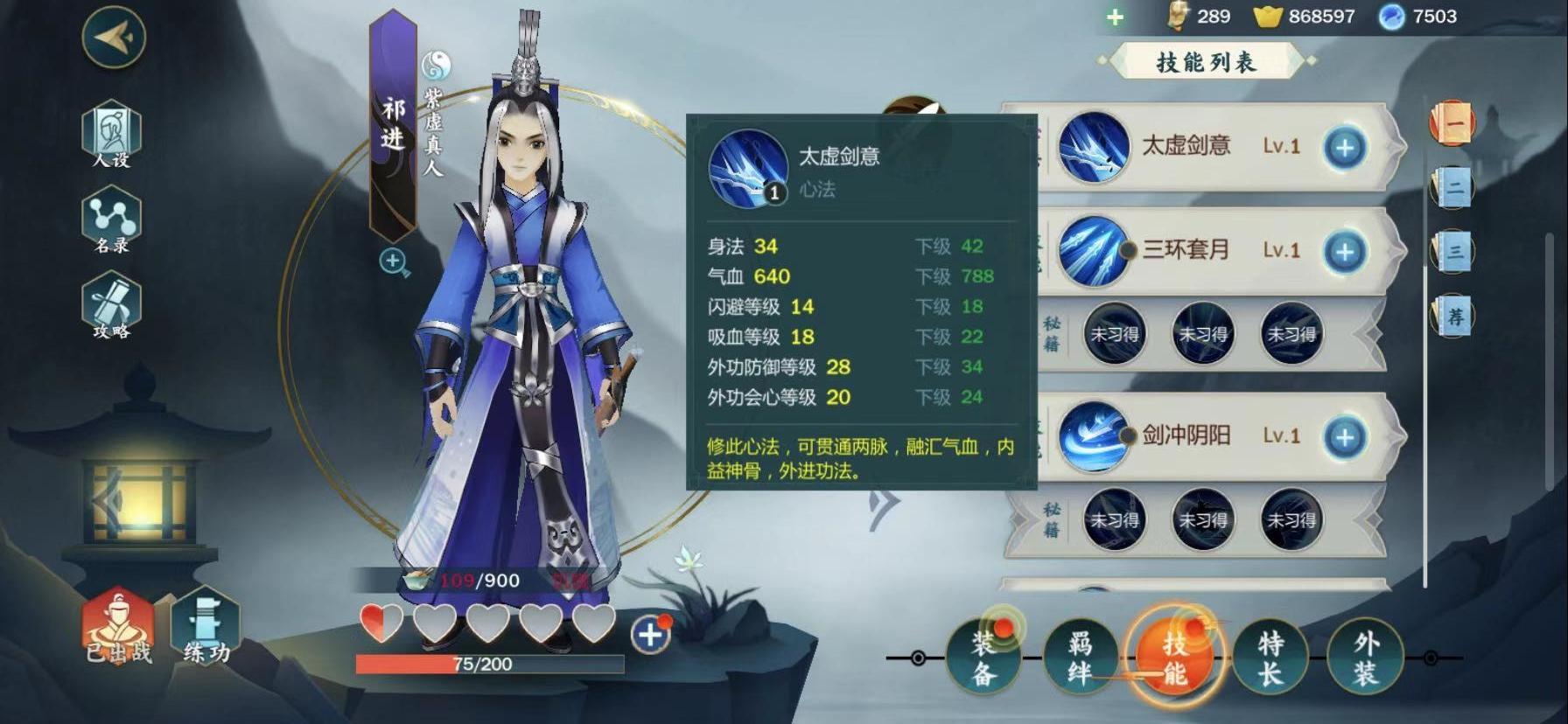Image resolution: width=1568 pixels, height=724 pixels.
Task: Open the 名录 roster
Action: tap(111, 221)
